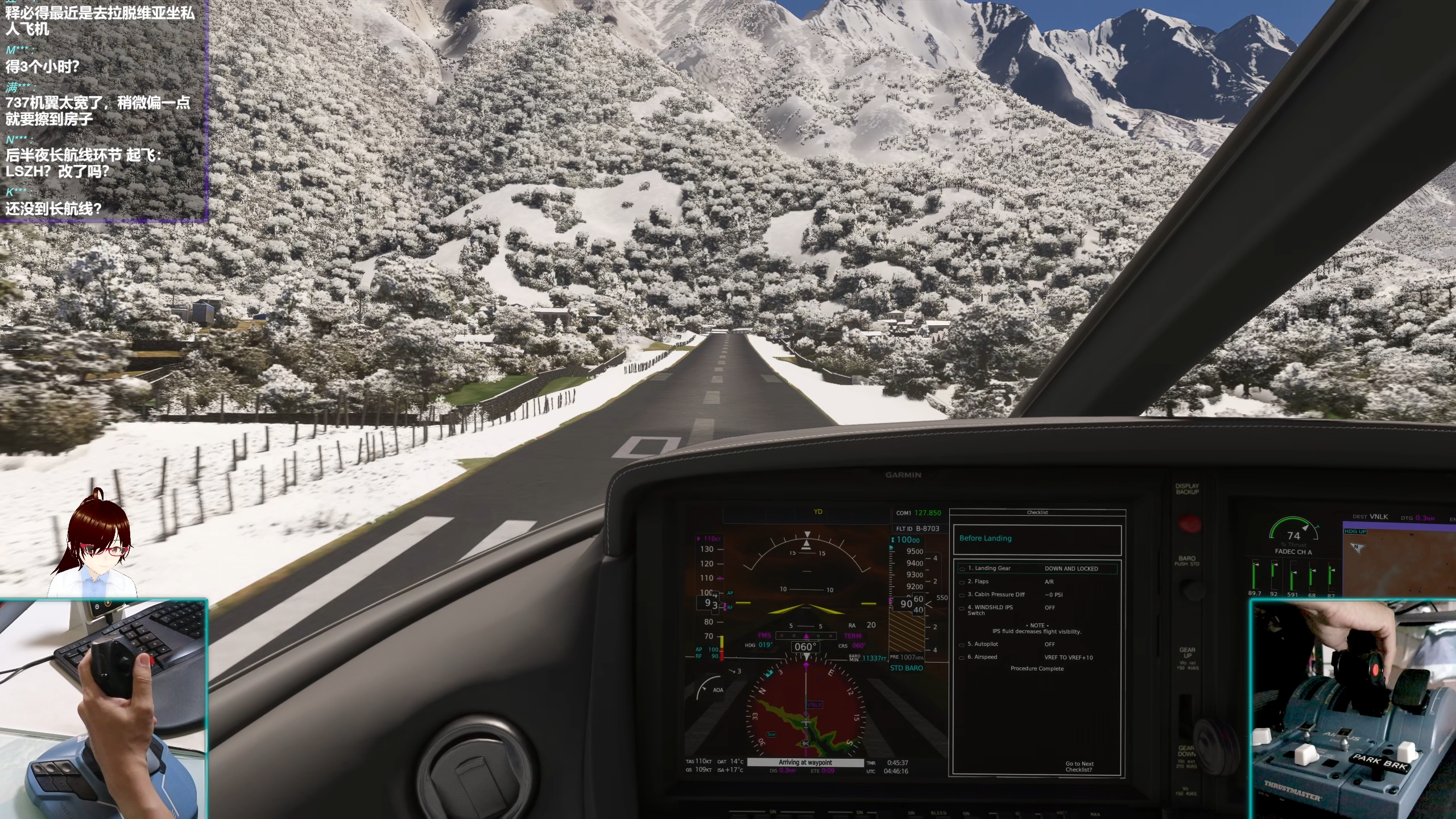Tick the Flaps checklist item
This screenshot has width=1456, height=819.
(962, 582)
